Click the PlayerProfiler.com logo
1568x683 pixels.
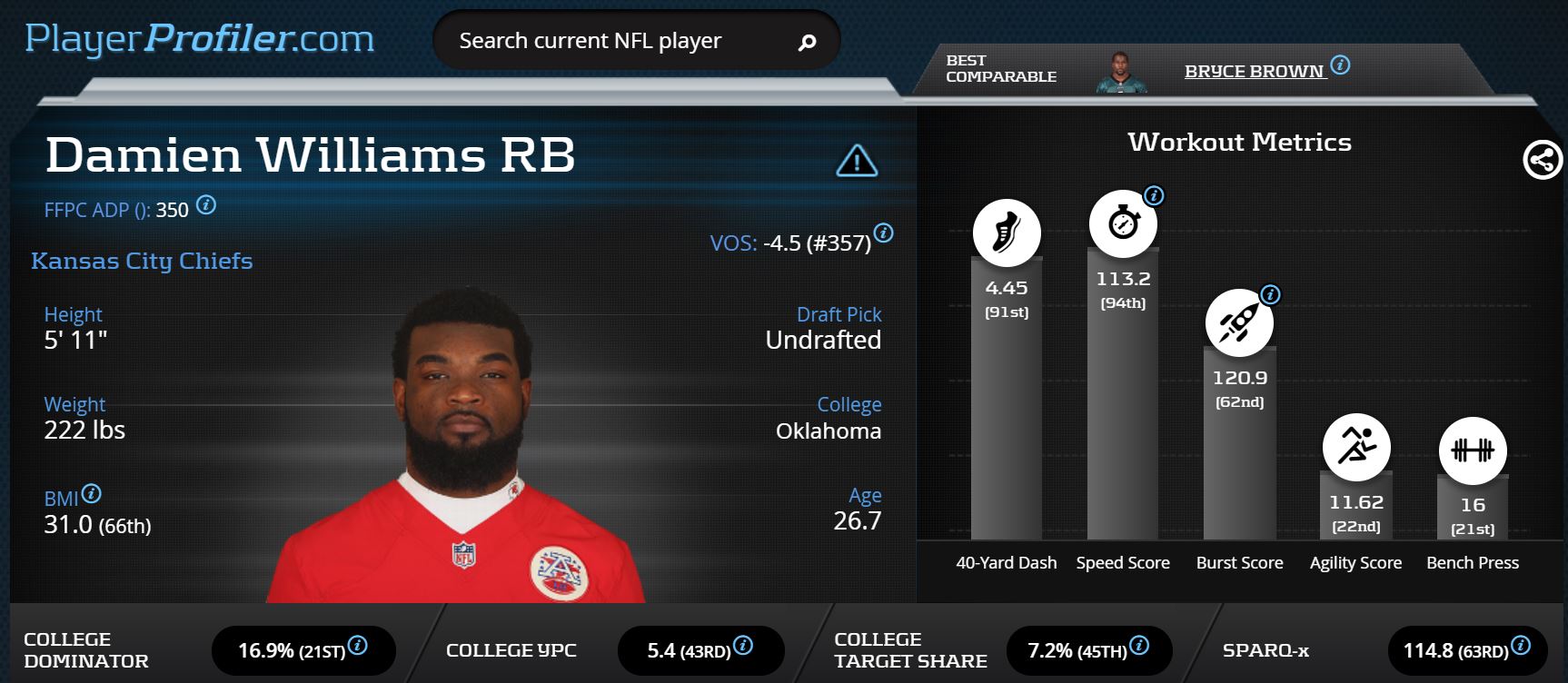pyautogui.click(x=200, y=39)
